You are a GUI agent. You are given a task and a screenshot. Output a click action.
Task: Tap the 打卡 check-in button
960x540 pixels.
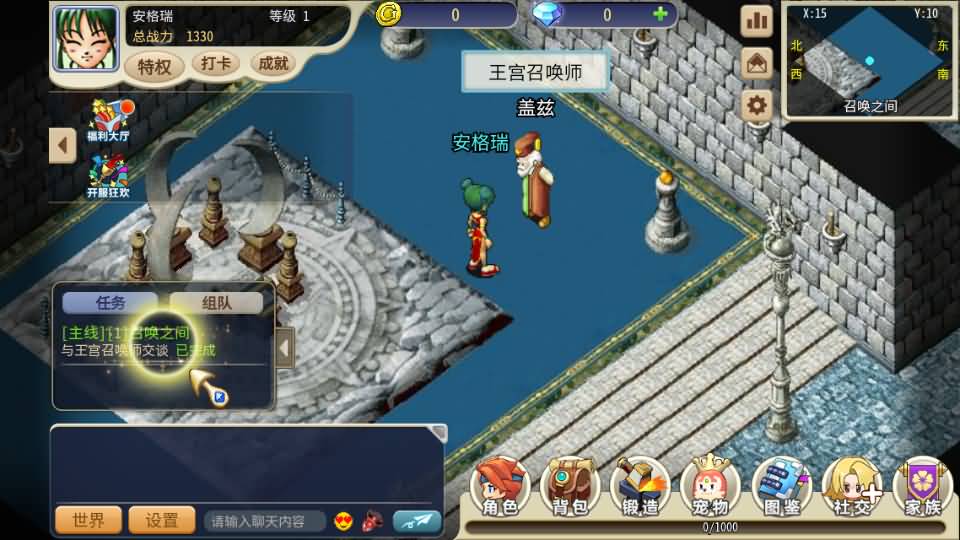215,64
